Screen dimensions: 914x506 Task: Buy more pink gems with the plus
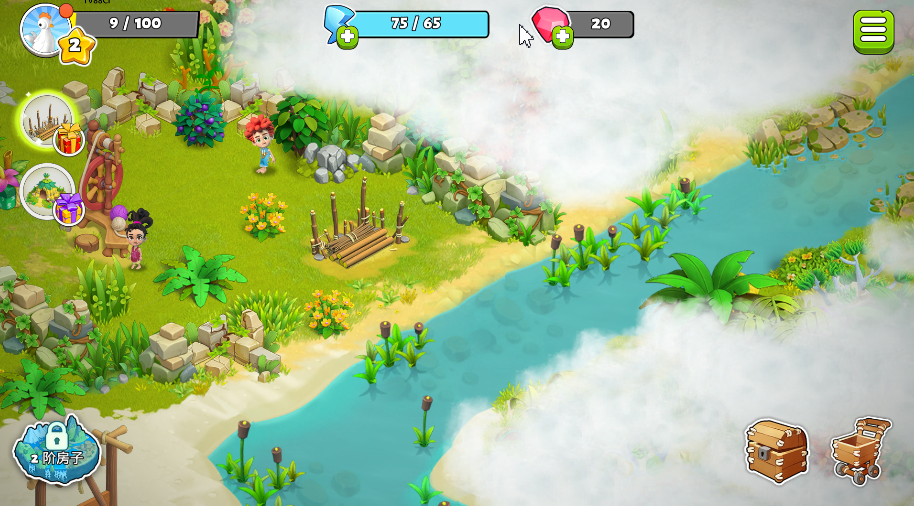coord(563,38)
